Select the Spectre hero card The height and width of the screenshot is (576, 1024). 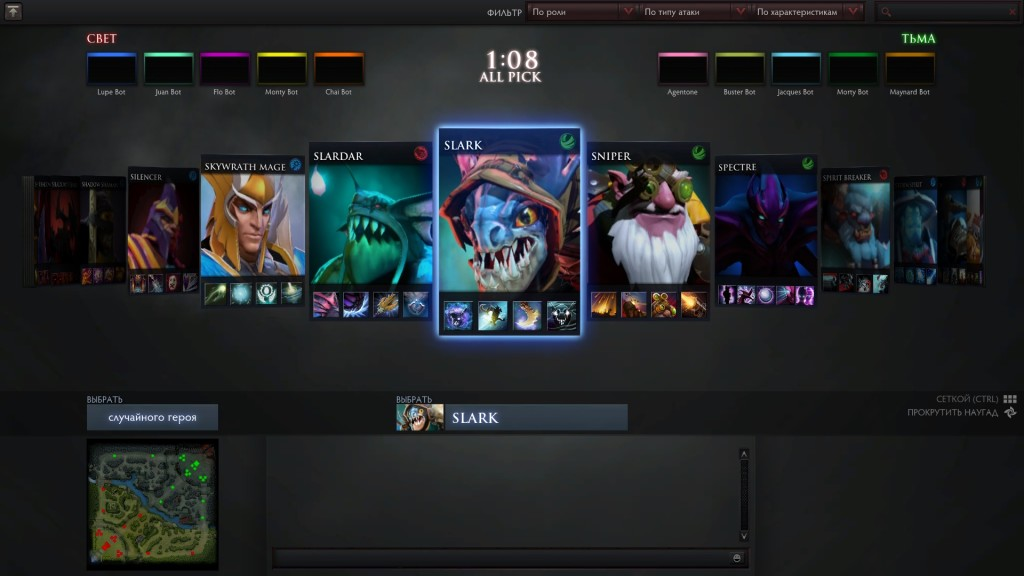pyautogui.click(x=765, y=230)
